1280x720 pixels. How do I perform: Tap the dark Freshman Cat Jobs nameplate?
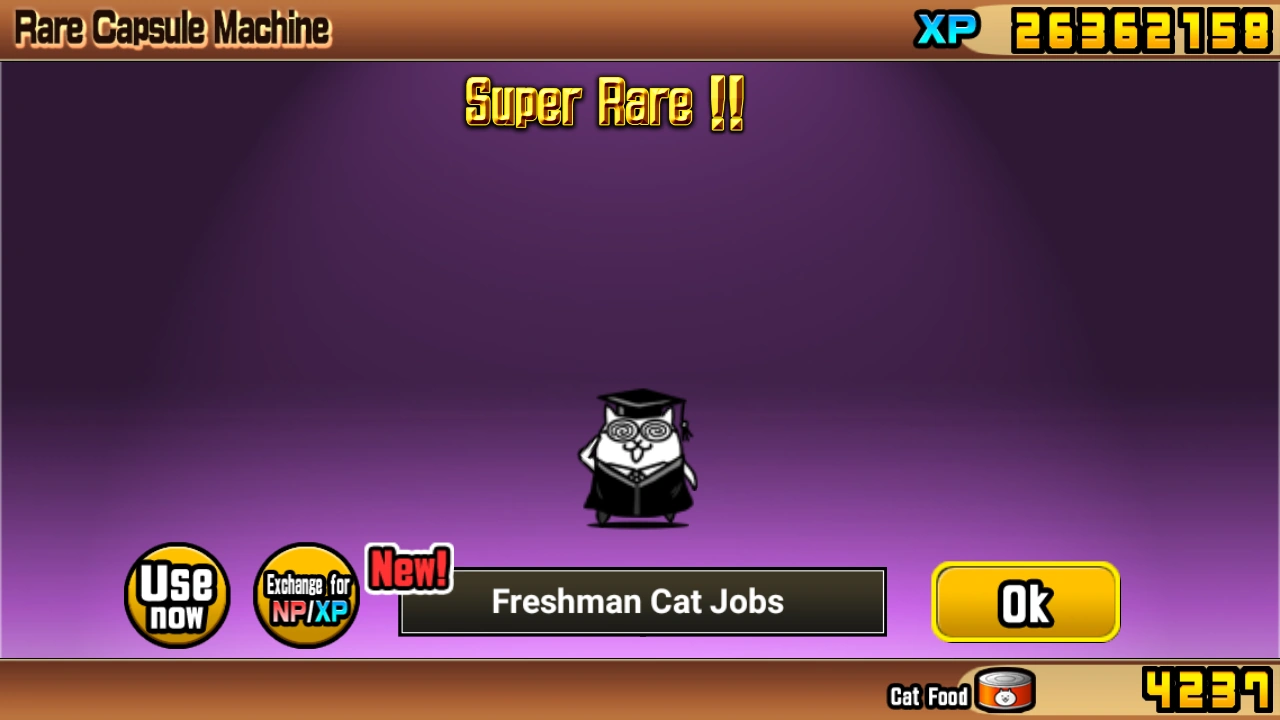tap(640, 601)
